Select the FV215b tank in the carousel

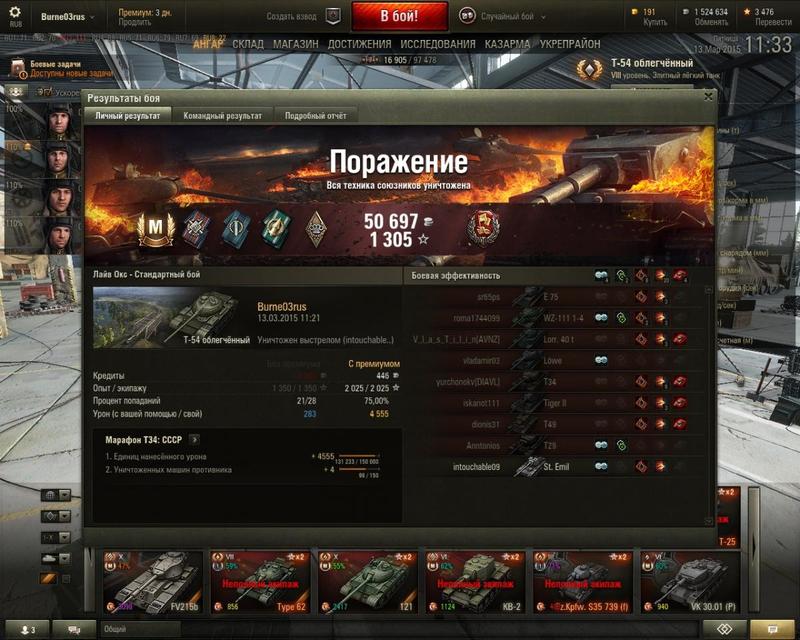152,580
